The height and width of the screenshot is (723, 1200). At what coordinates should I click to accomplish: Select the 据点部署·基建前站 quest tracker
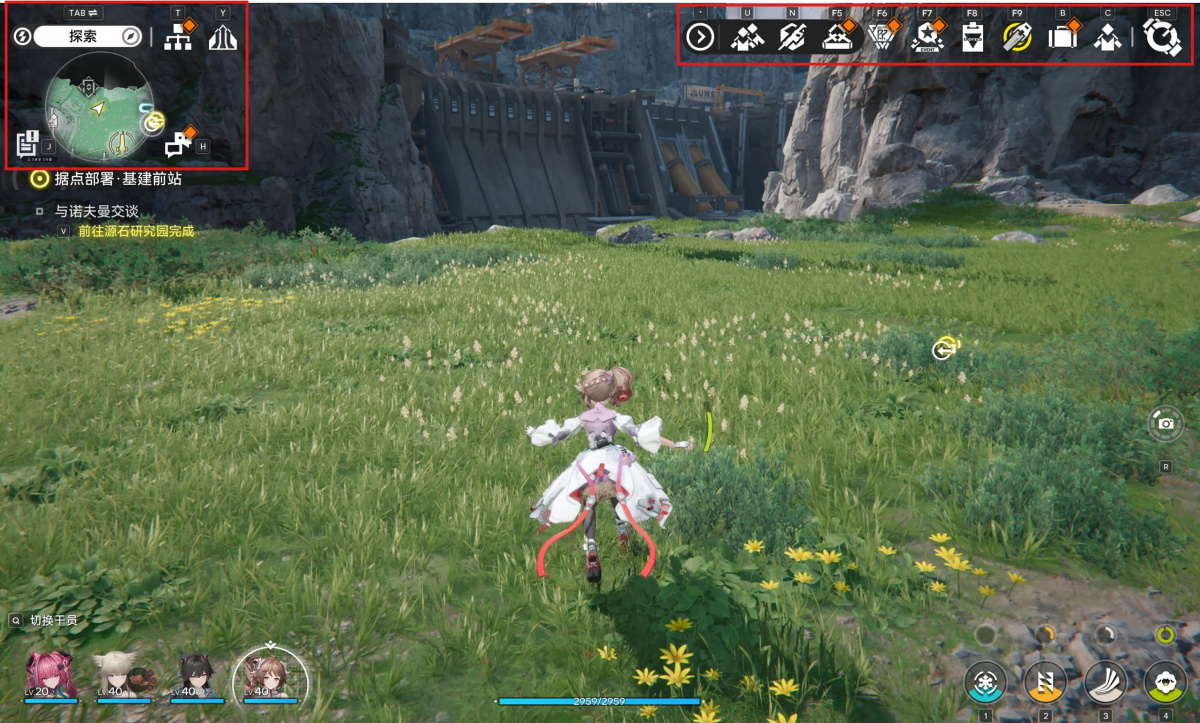110,179
